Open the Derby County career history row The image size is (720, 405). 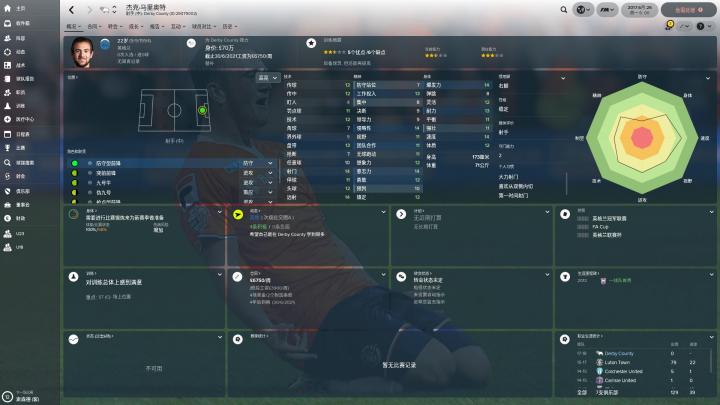click(620, 353)
